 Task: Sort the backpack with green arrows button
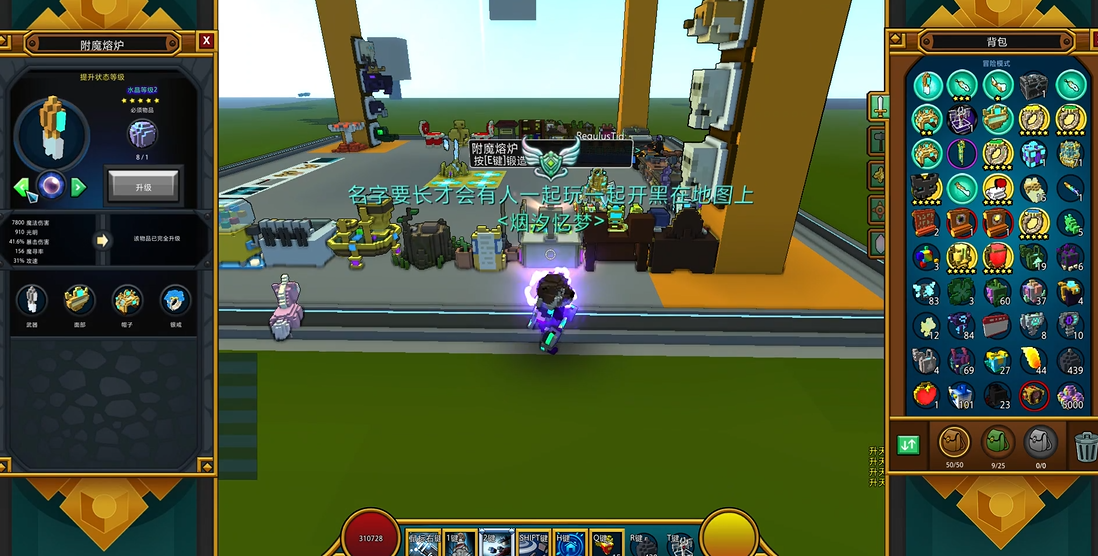tap(908, 444)
